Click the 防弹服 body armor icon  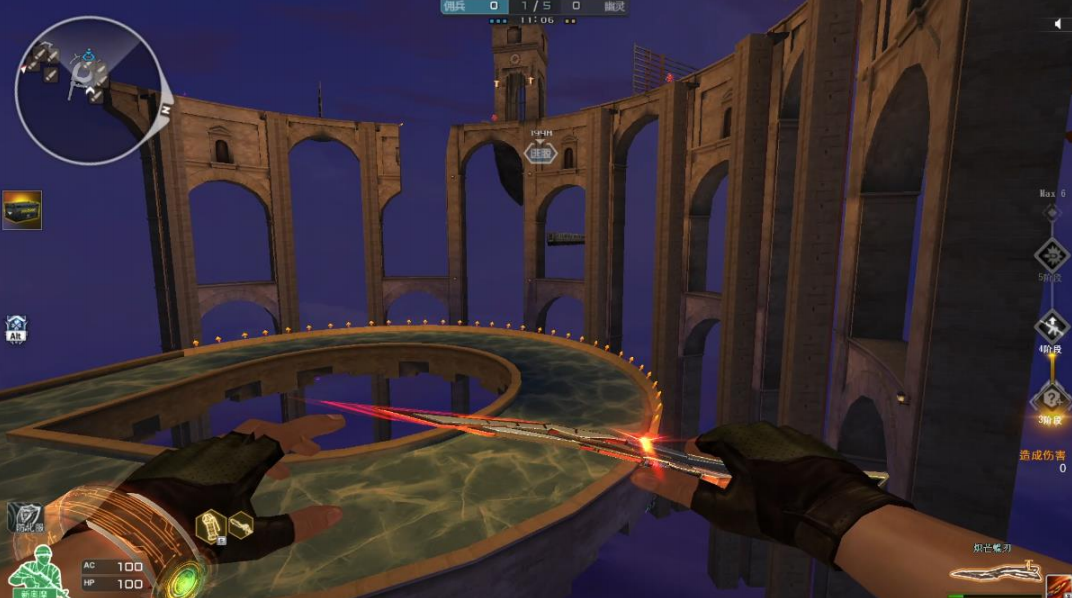click(24, 517)
